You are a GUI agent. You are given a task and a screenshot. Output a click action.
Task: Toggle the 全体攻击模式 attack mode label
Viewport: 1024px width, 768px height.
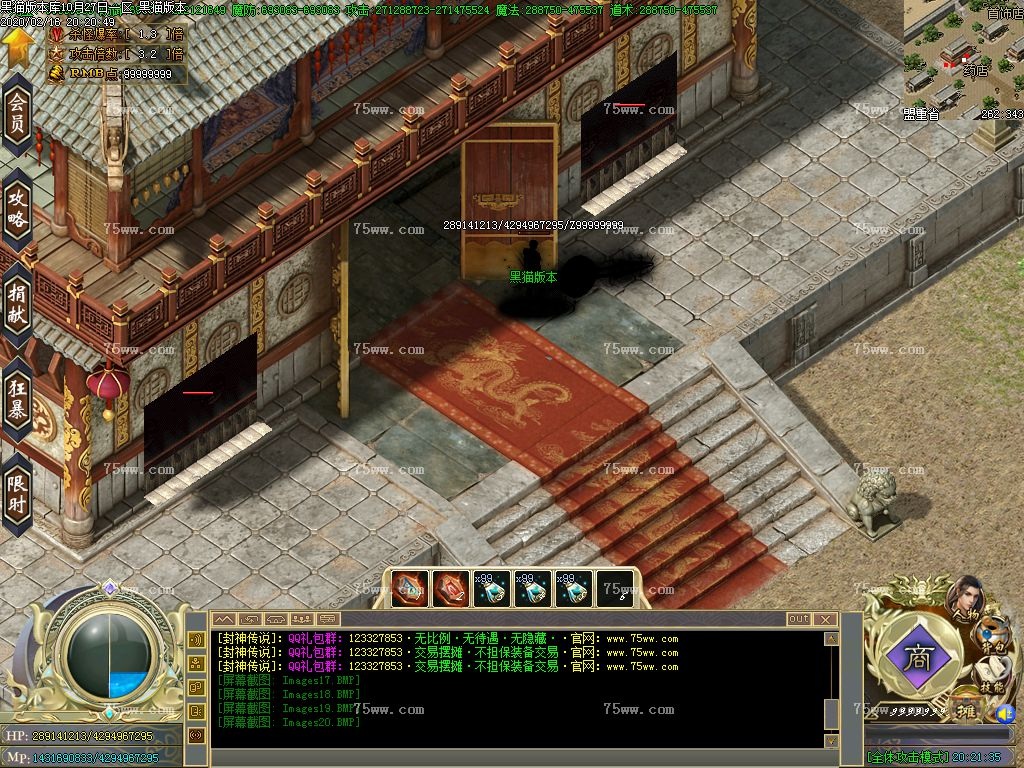coord(907,757)
